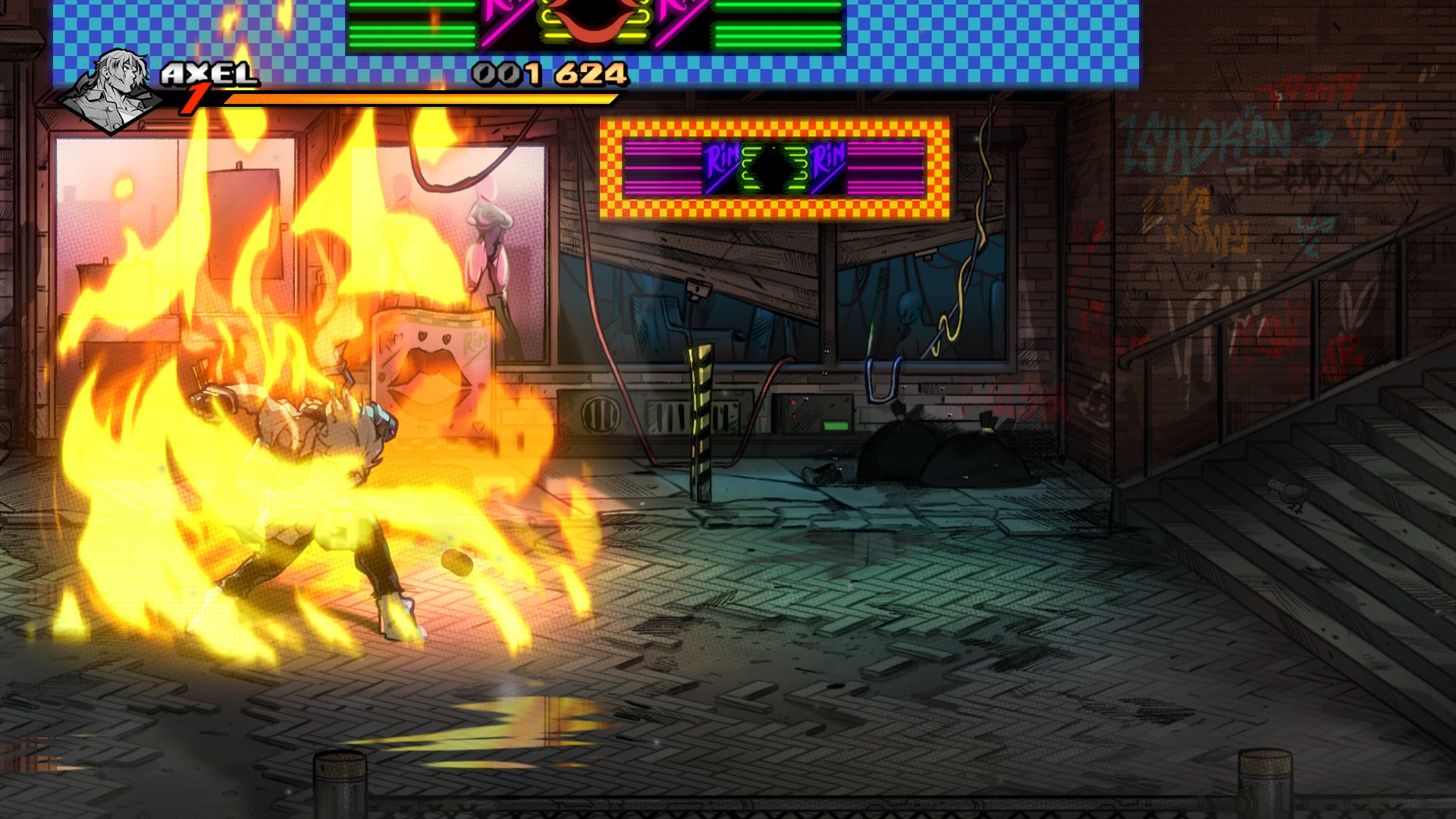Click Axel's orange health bar

pos(417,99)
